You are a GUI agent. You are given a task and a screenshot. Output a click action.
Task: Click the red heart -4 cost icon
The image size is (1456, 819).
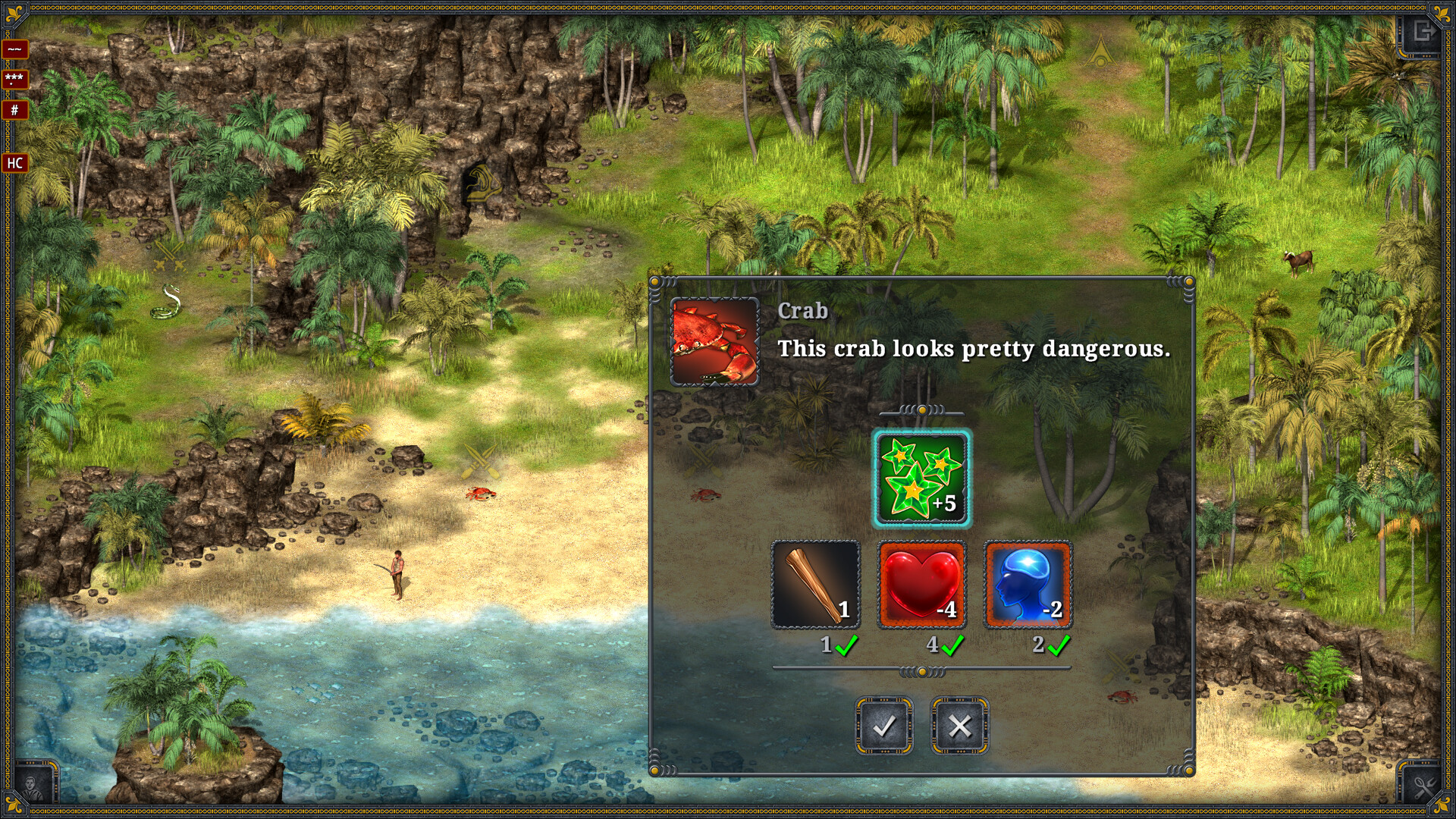pos(921,585)
